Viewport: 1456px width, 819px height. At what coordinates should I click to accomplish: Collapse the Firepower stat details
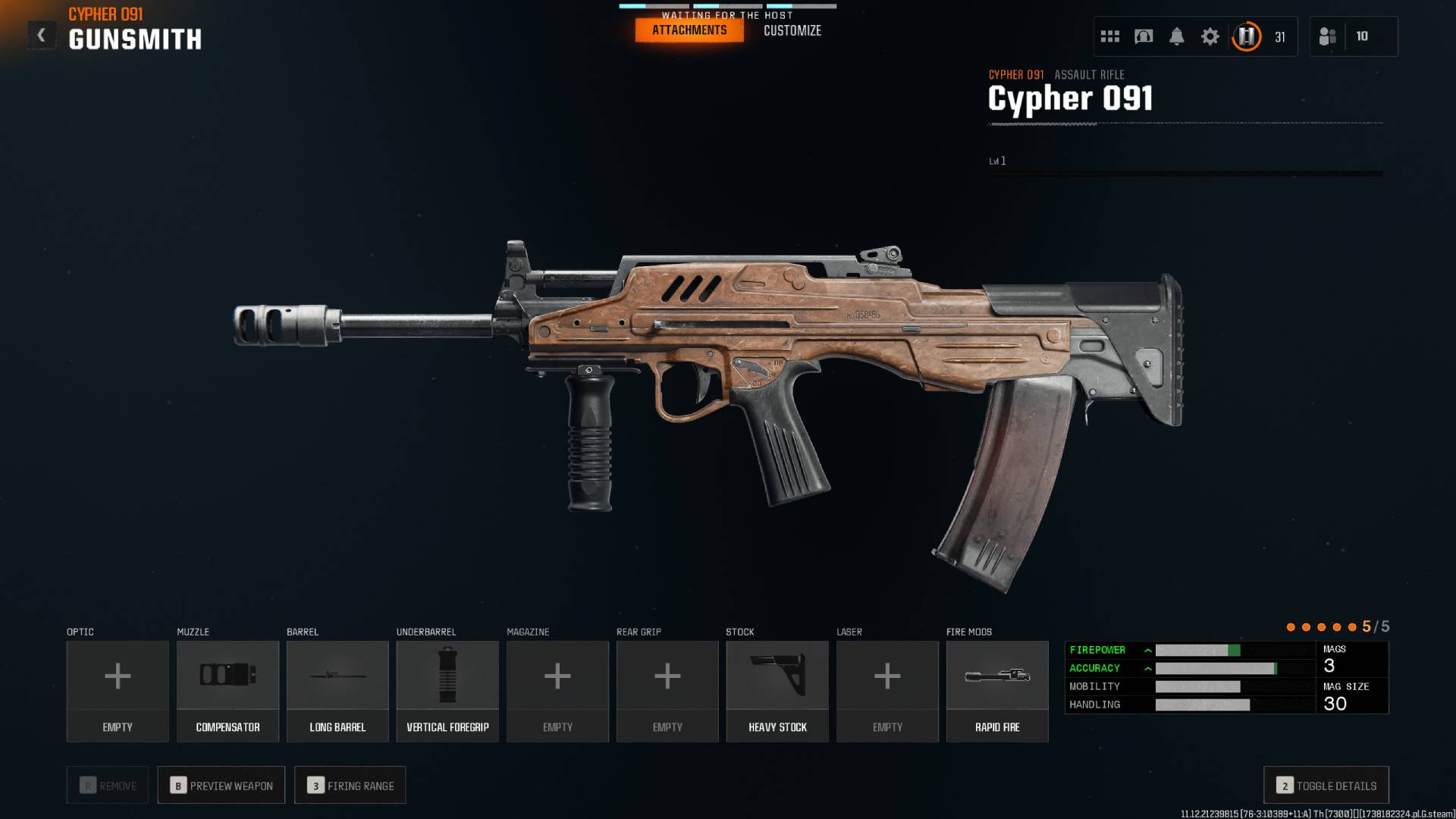(1149, 650)
